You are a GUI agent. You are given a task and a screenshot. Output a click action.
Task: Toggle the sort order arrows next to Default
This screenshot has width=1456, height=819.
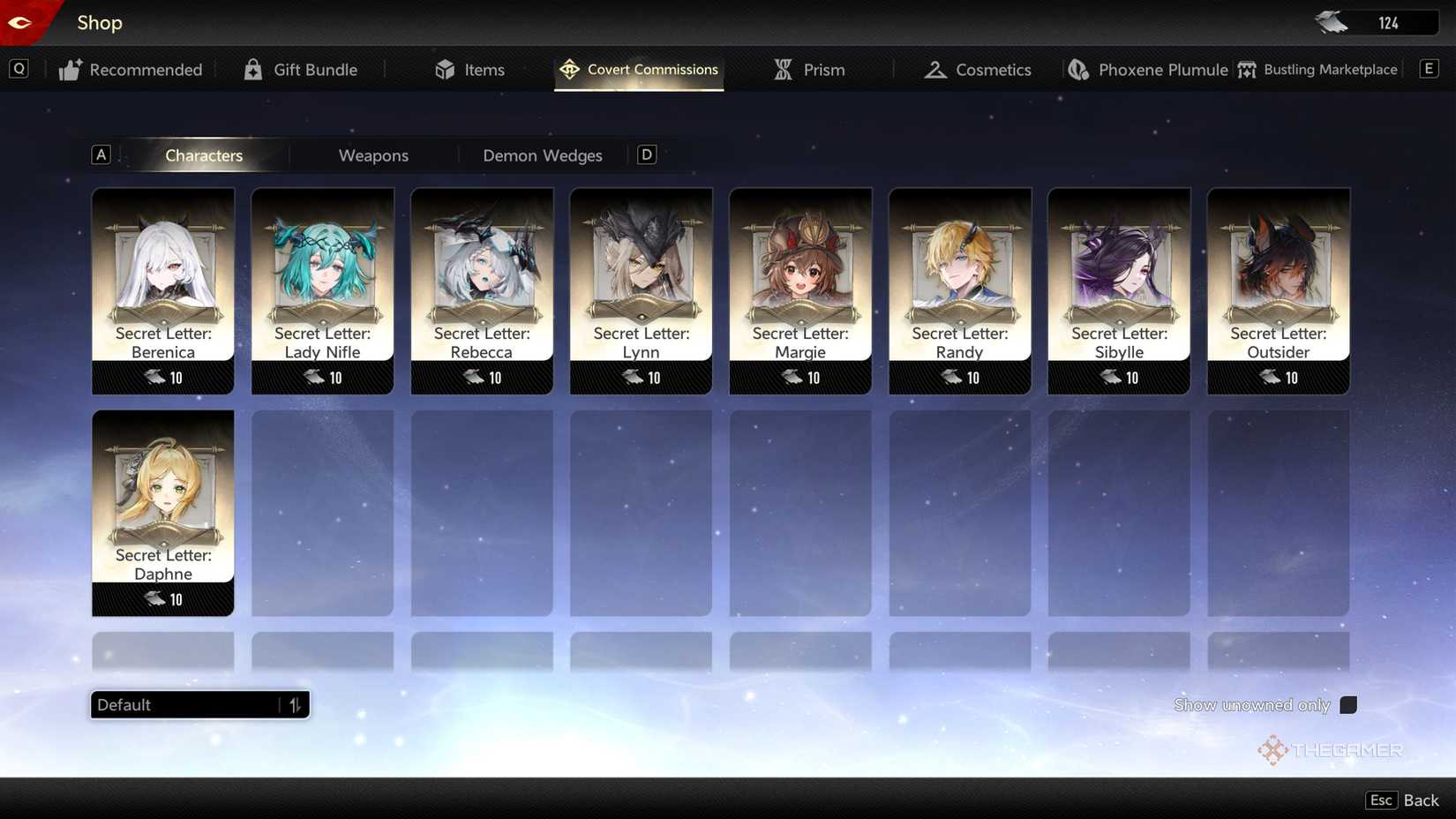(x=295, y=704)
